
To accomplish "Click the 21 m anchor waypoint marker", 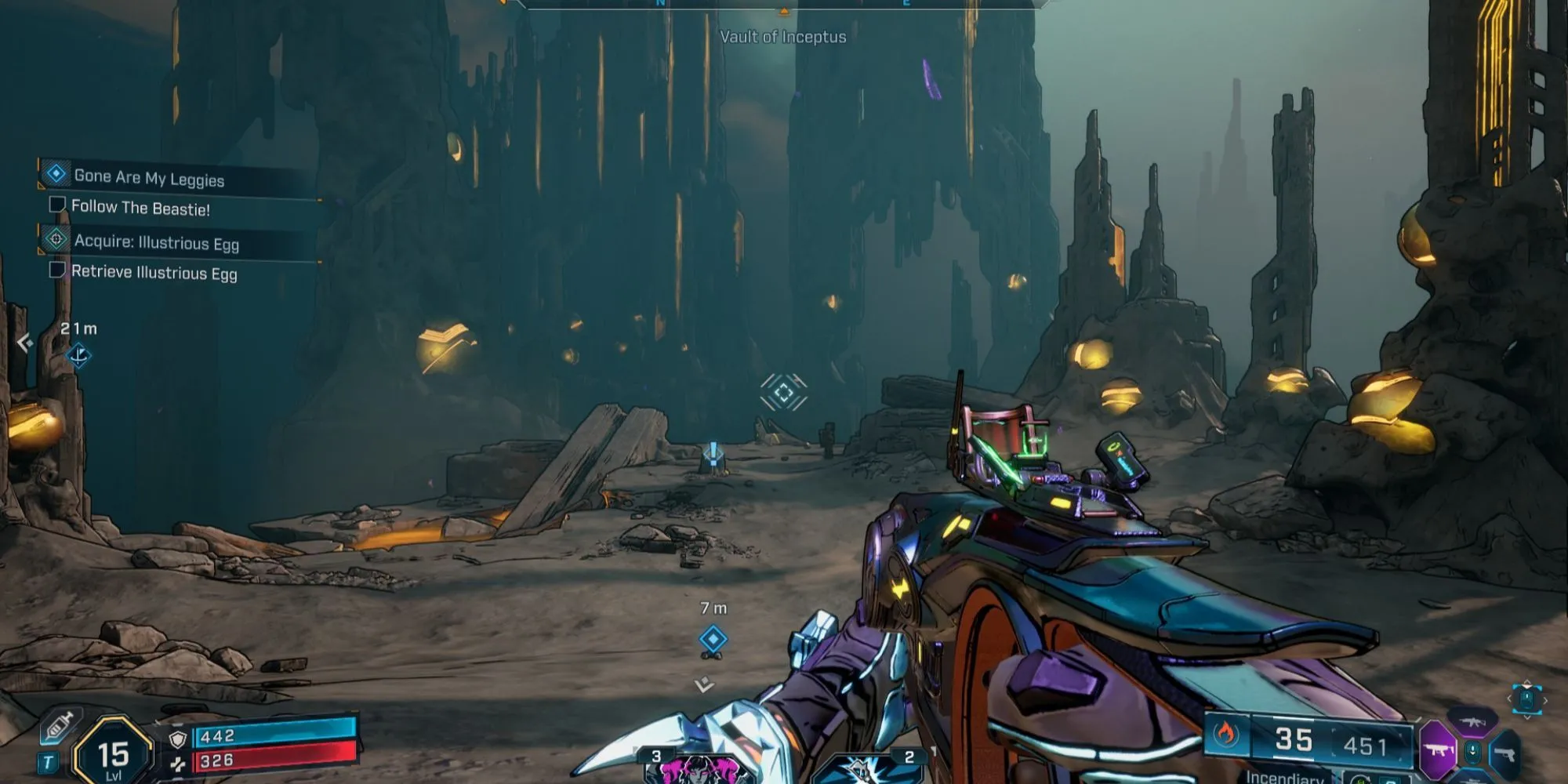I will click(78, 356).
